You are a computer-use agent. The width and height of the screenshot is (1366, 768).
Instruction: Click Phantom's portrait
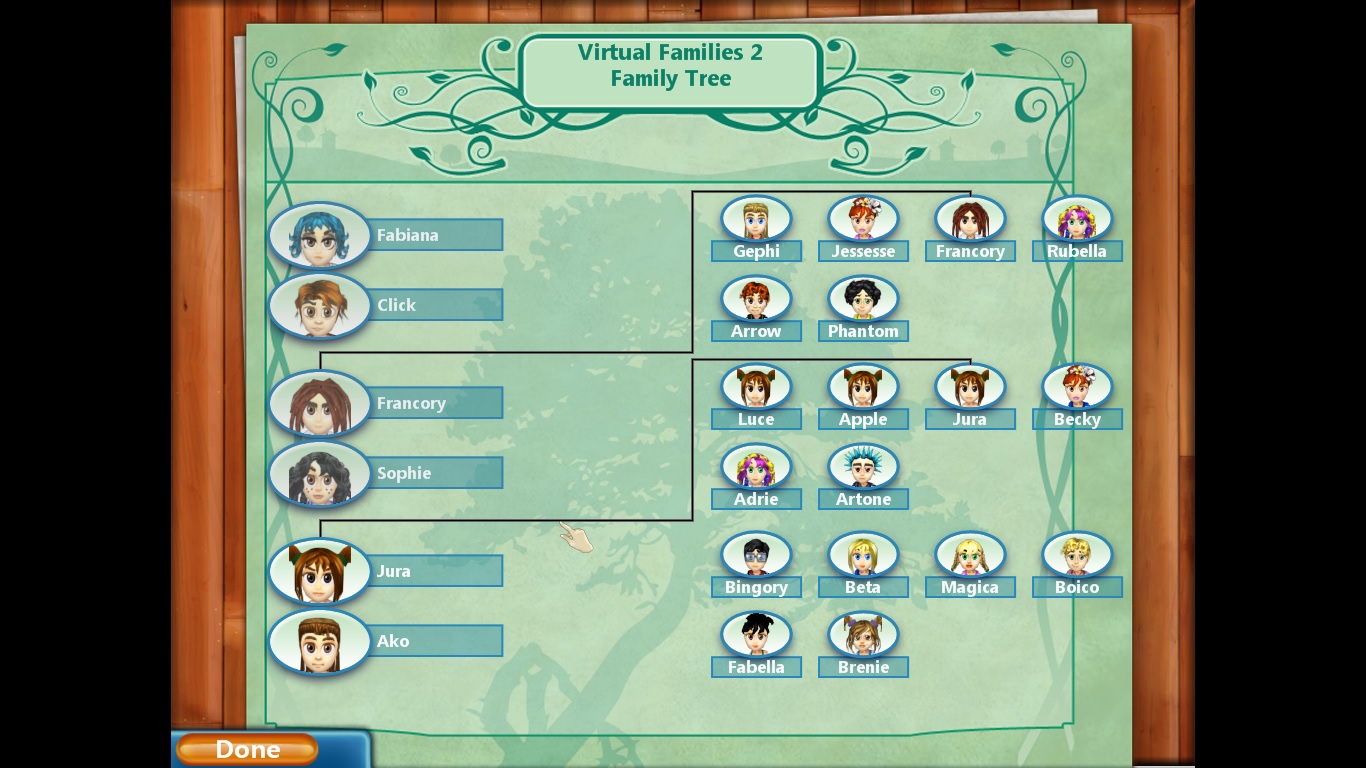click(863, 299)
